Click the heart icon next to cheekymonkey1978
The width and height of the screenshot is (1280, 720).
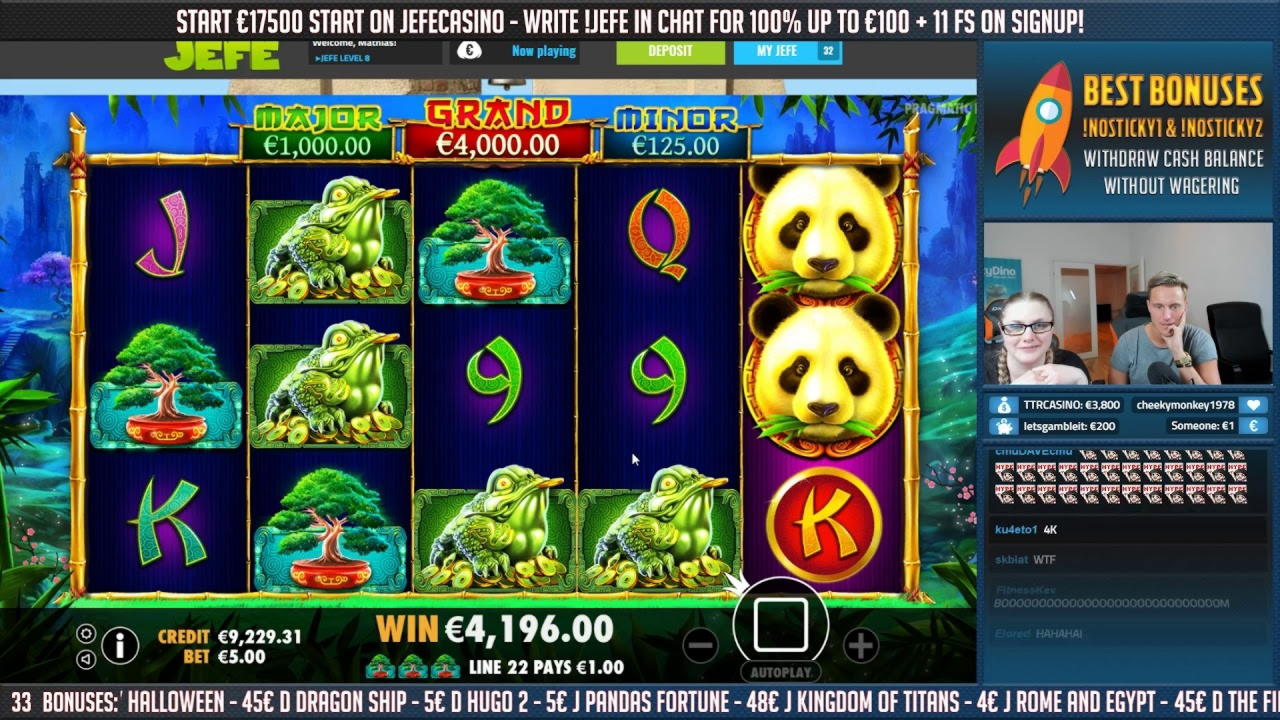pos(1253,406)
